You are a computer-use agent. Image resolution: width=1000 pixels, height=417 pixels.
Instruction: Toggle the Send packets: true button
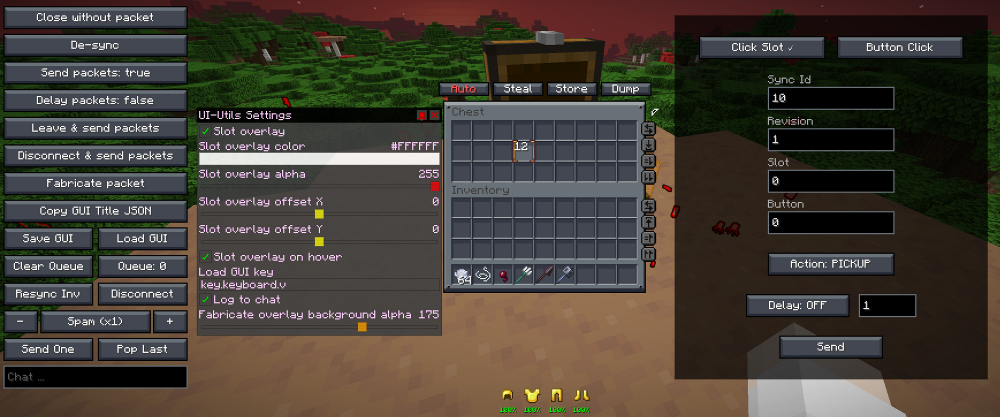pos(95,73)
